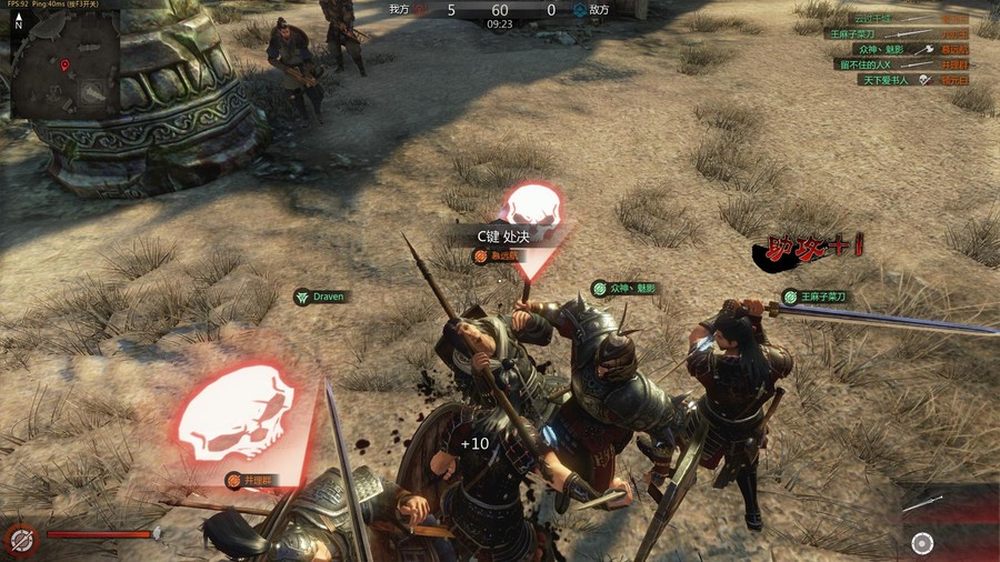
Task: Open the minimap in the corner
Action: pos(62,70)
